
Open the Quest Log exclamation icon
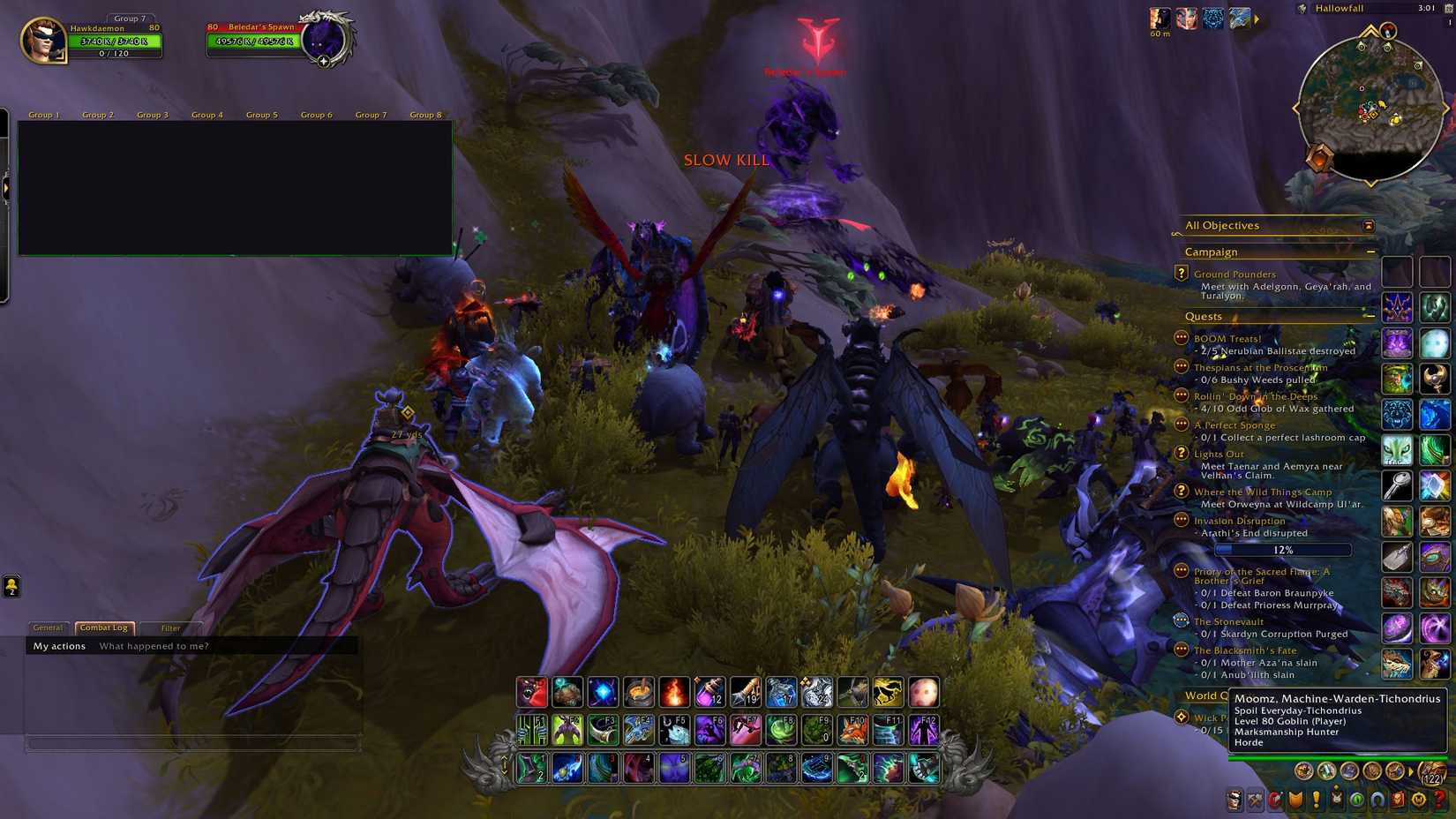pyautogui.click(x=1317, y=801)
